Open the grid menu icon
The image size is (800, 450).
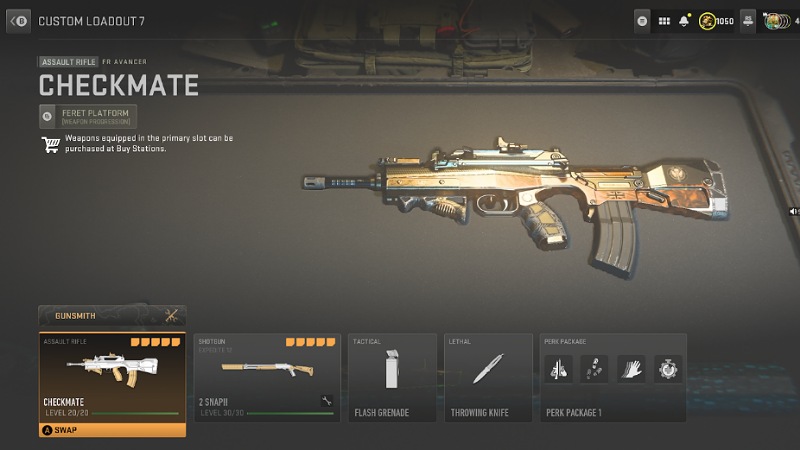pos(664,20)
